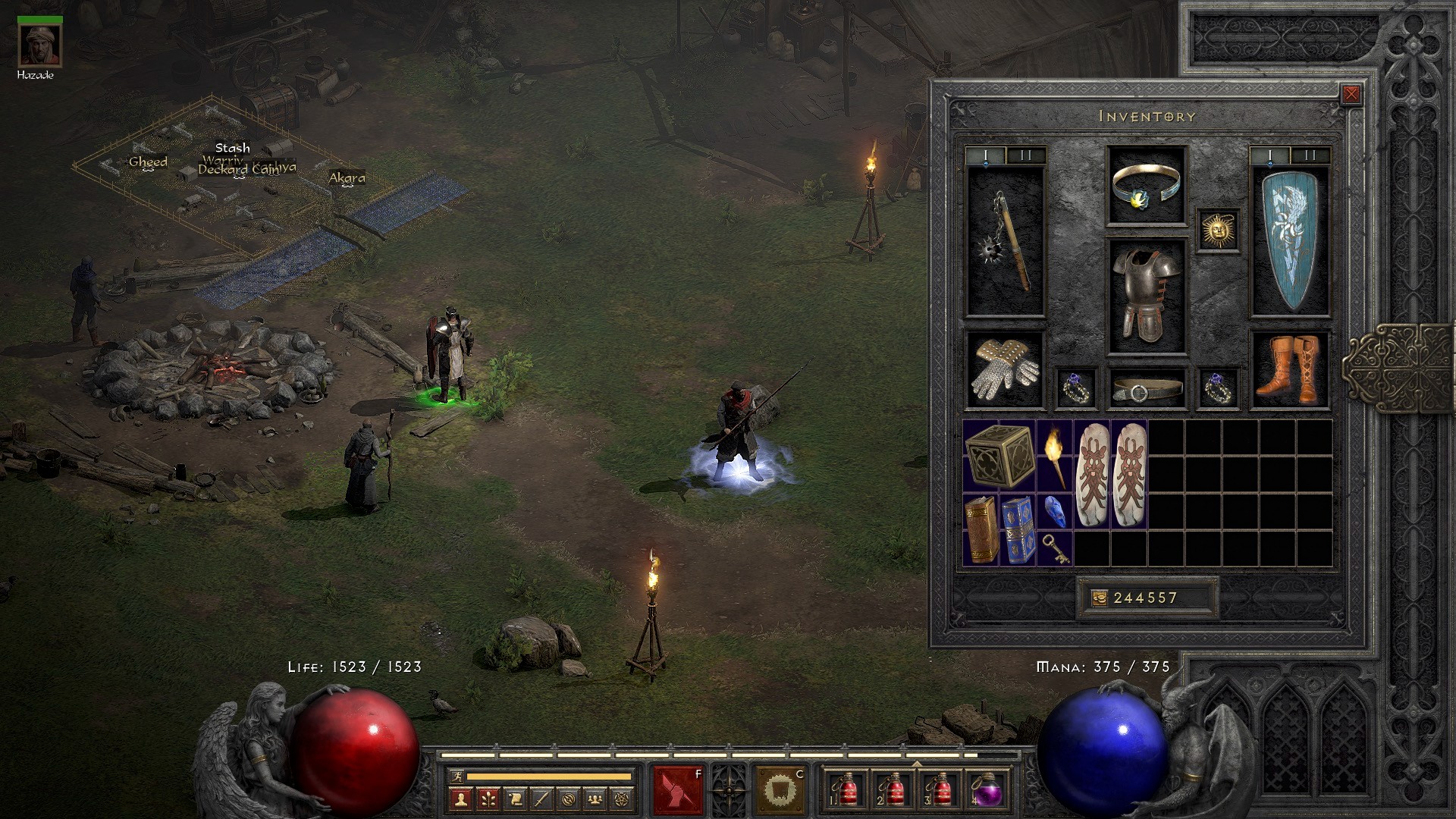The width and height of the screenshot is (1456, 819).
Task: Select right weapon swap tab I
Action: pyautogui.click(x=1269, y=155)
